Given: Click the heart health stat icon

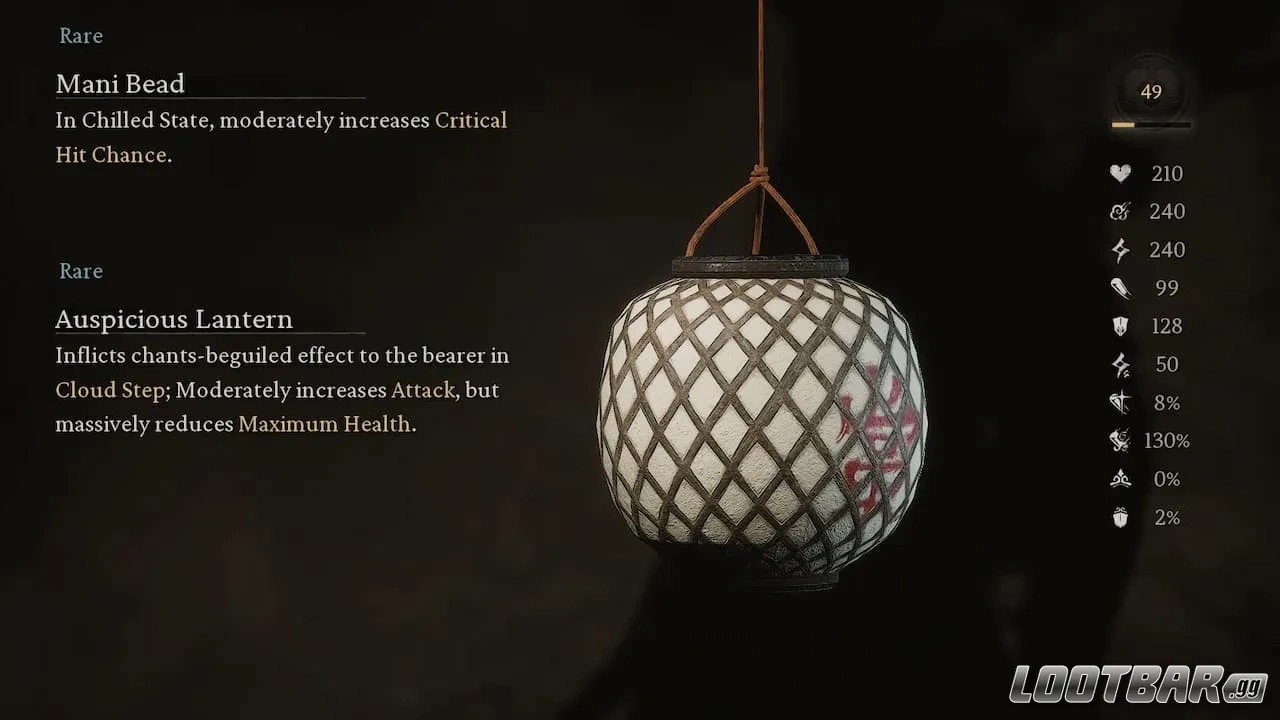Looking at the screenshot, I should 1119,173.
